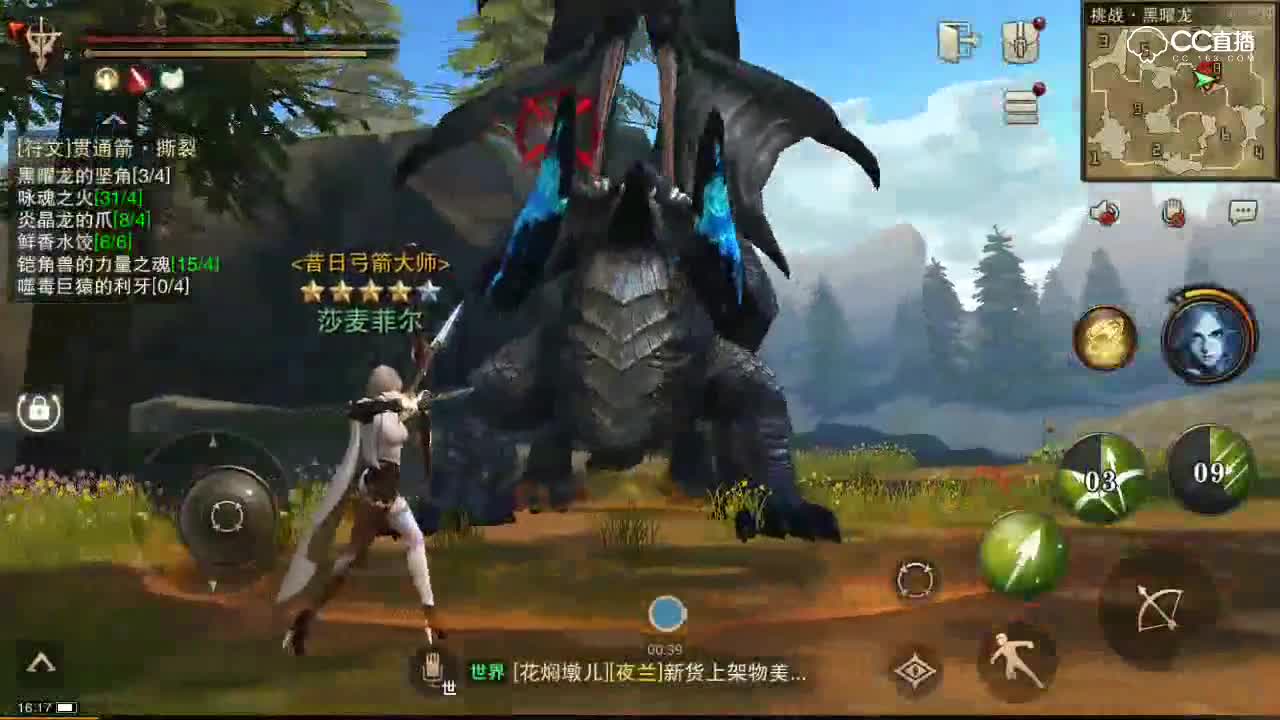Tap the thumbs-up cheer icon
Viewport: 1280px width, 720px height.
pos(1103,210)
